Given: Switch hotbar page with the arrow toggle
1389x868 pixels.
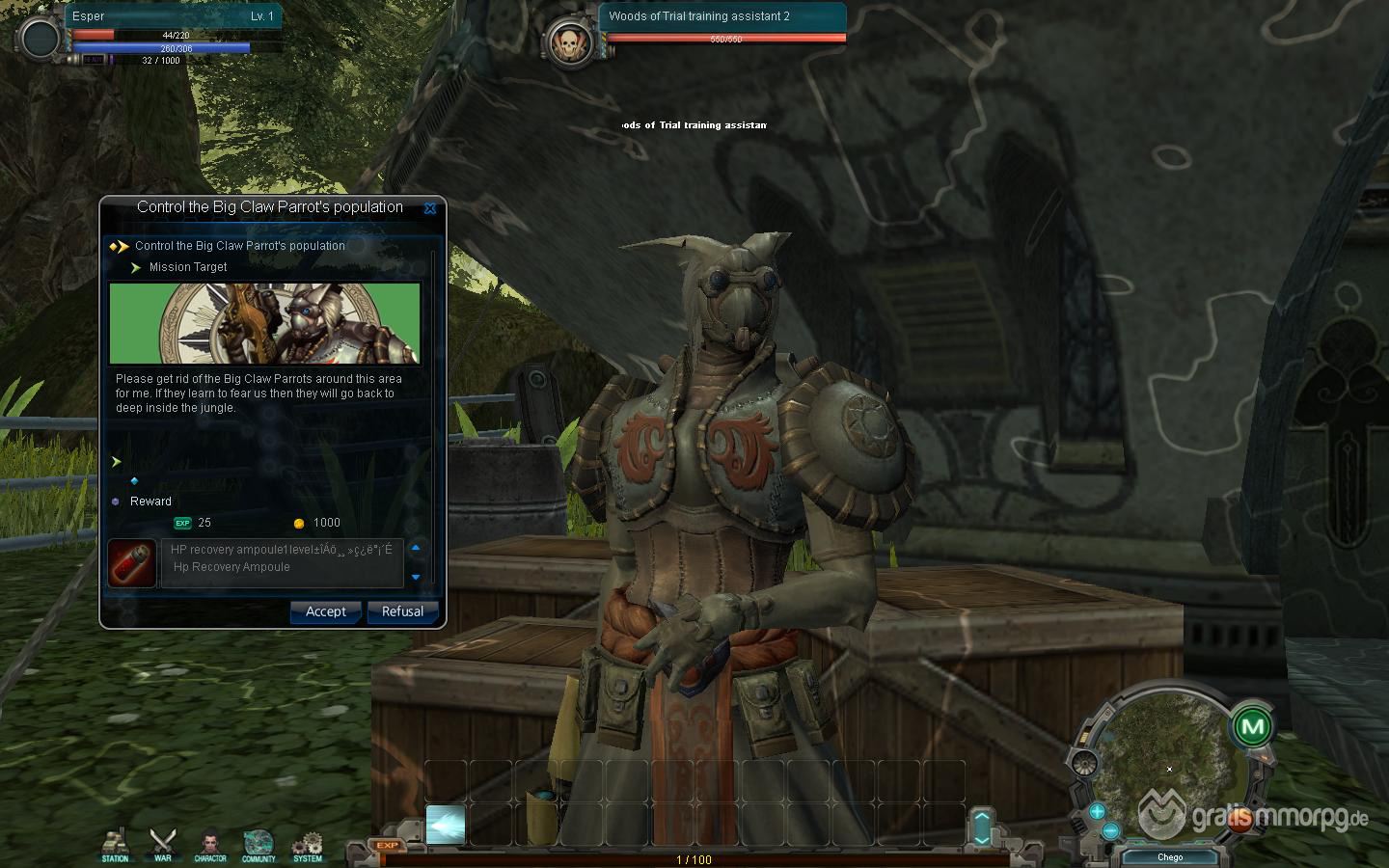Looking at the screenshot, I should click(x=982, y=827).
